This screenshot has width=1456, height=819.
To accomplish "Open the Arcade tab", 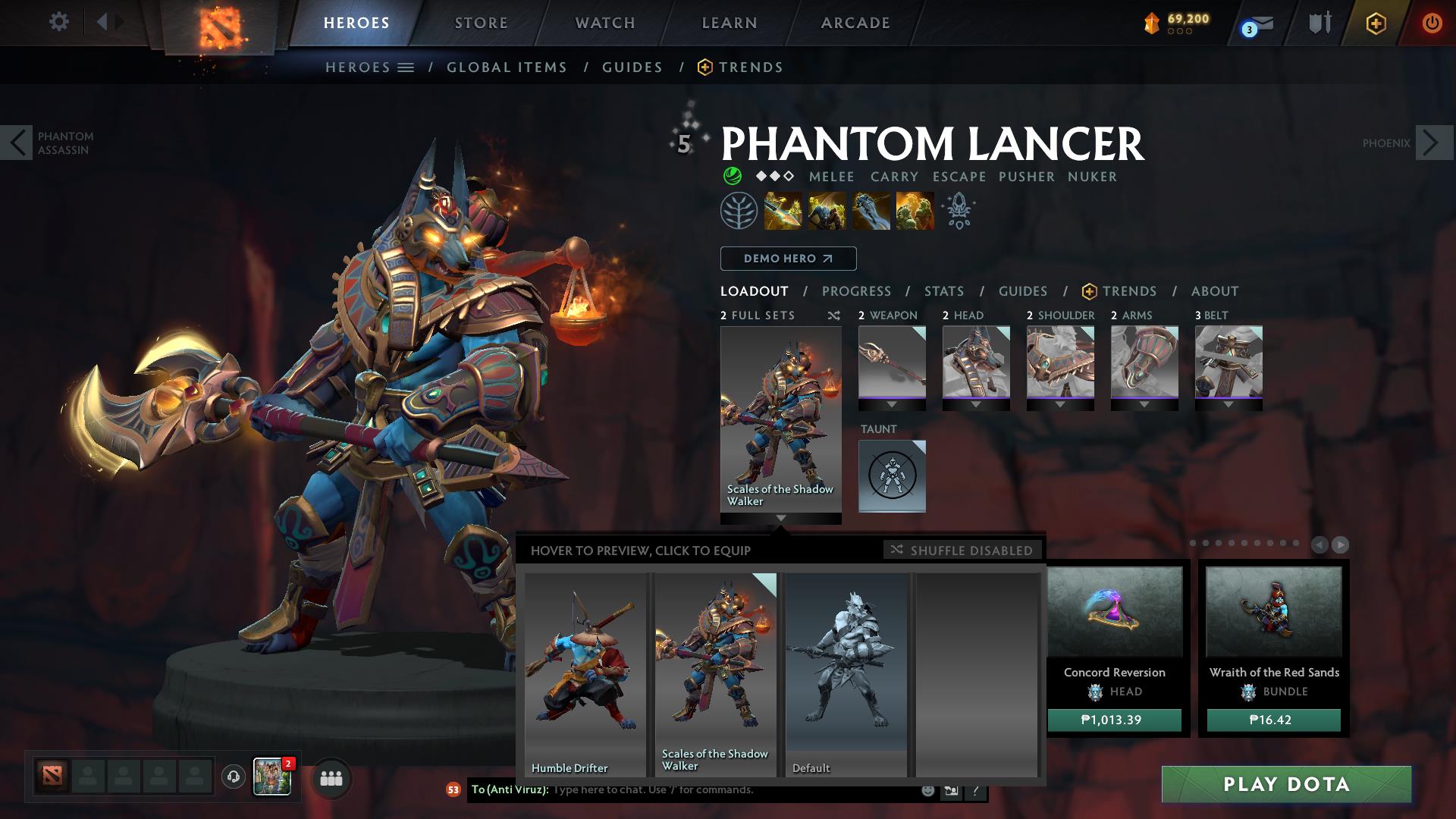I will pos(855,23).
